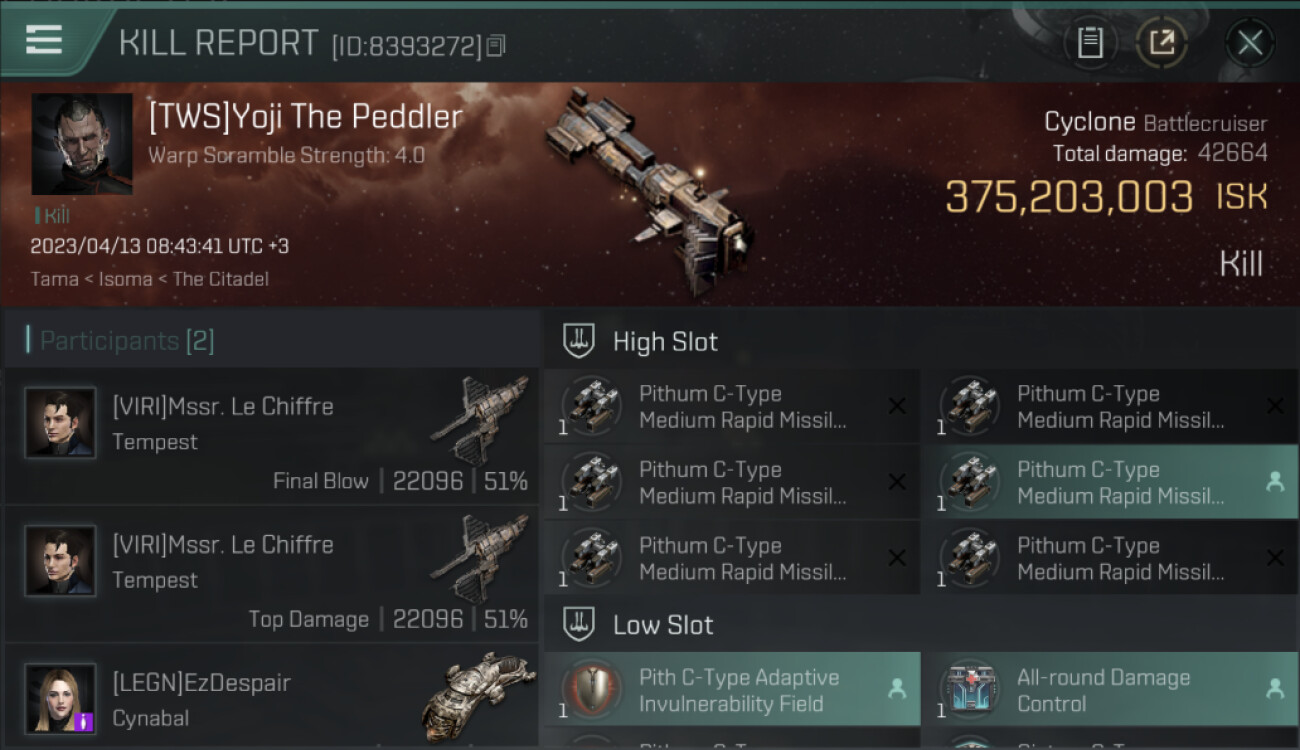
Task: Close the kill report window
Action: [1249, 42]
